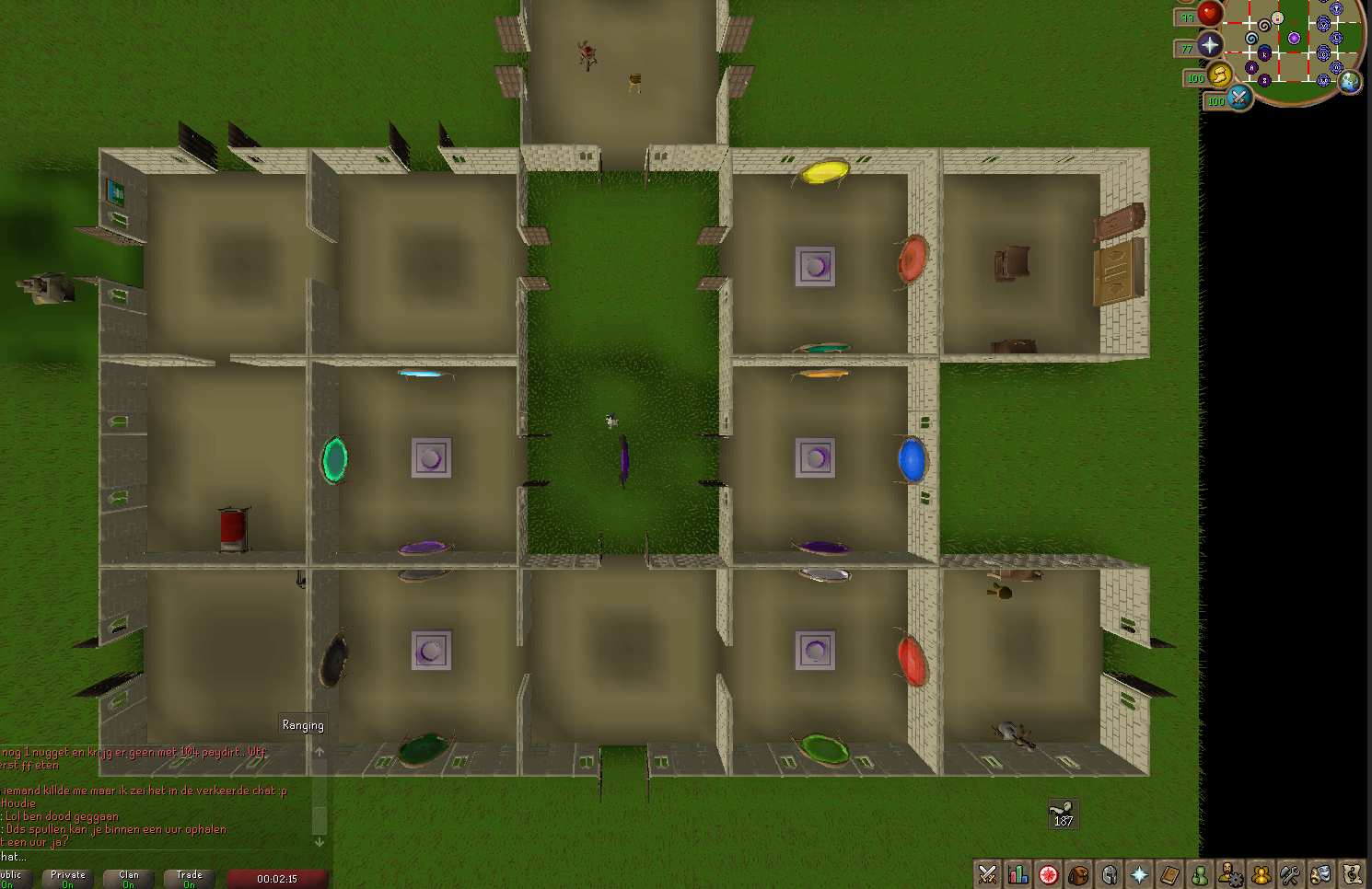Image resolution: width=1372 pixels, height=889 pixels.
Task: Open the Skills tab with the bar chart icon
Action: click(x=1017, y=874)
